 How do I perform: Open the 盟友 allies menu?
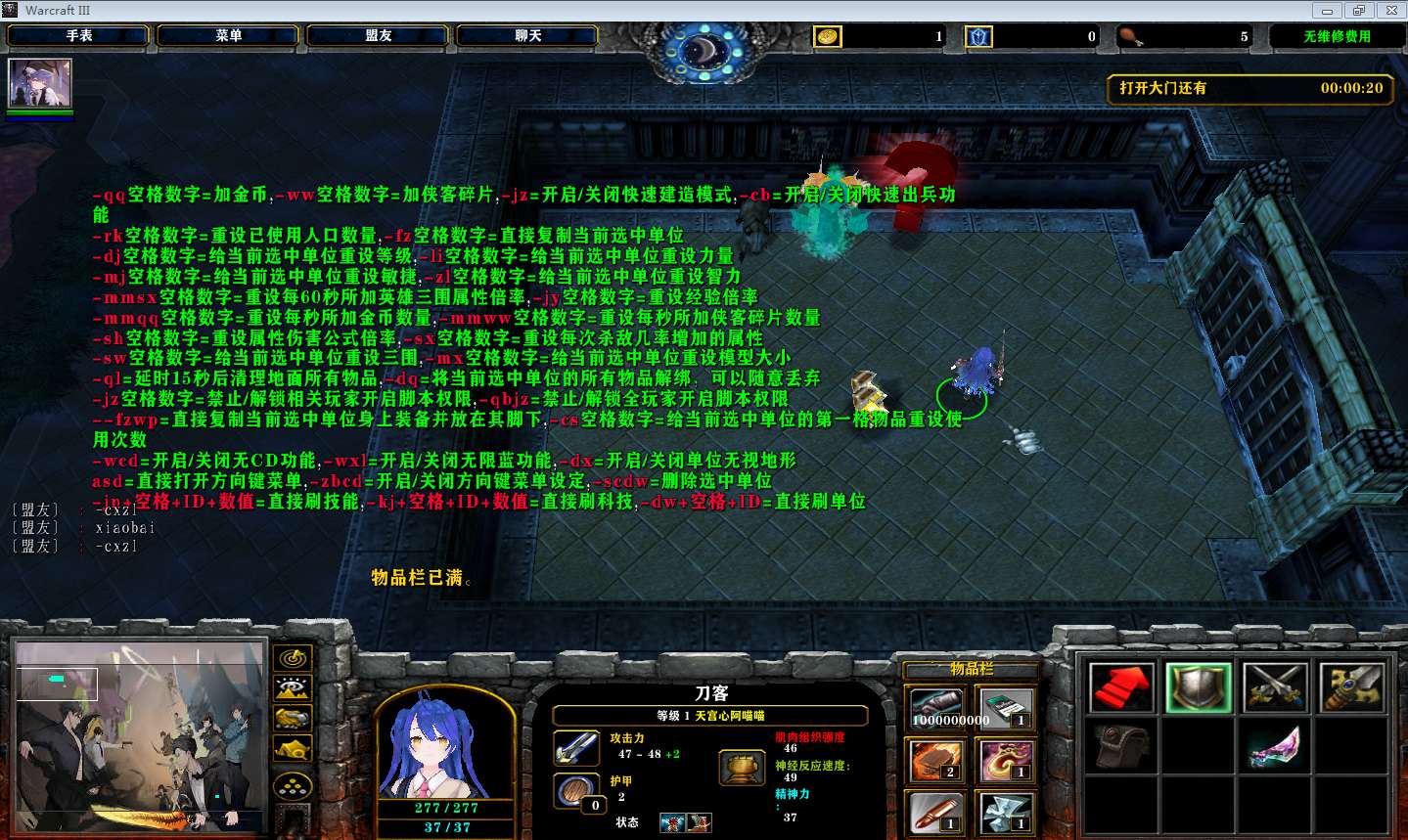(379, 36)
